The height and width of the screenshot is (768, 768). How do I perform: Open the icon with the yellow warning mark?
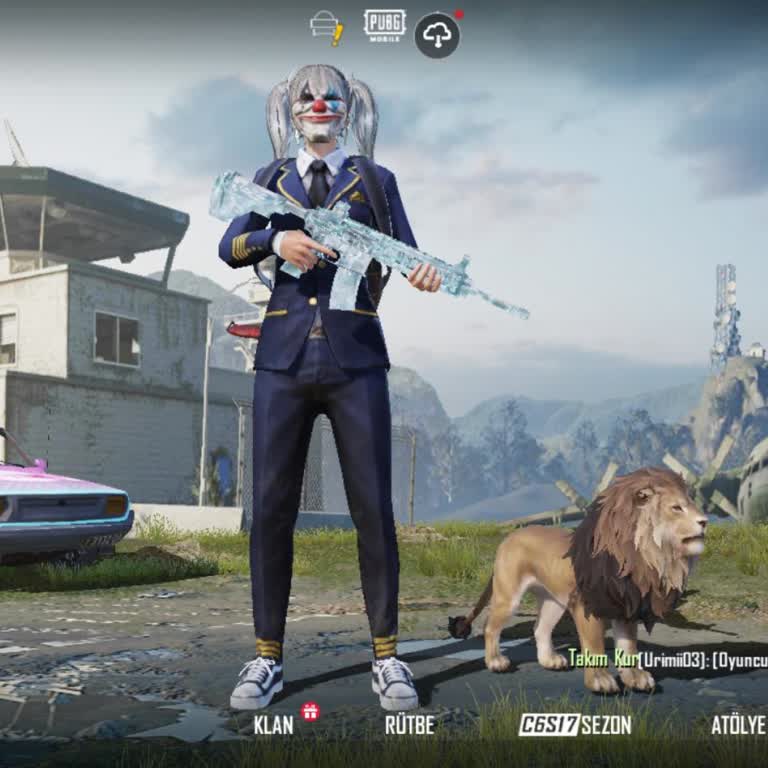(327, 27)
